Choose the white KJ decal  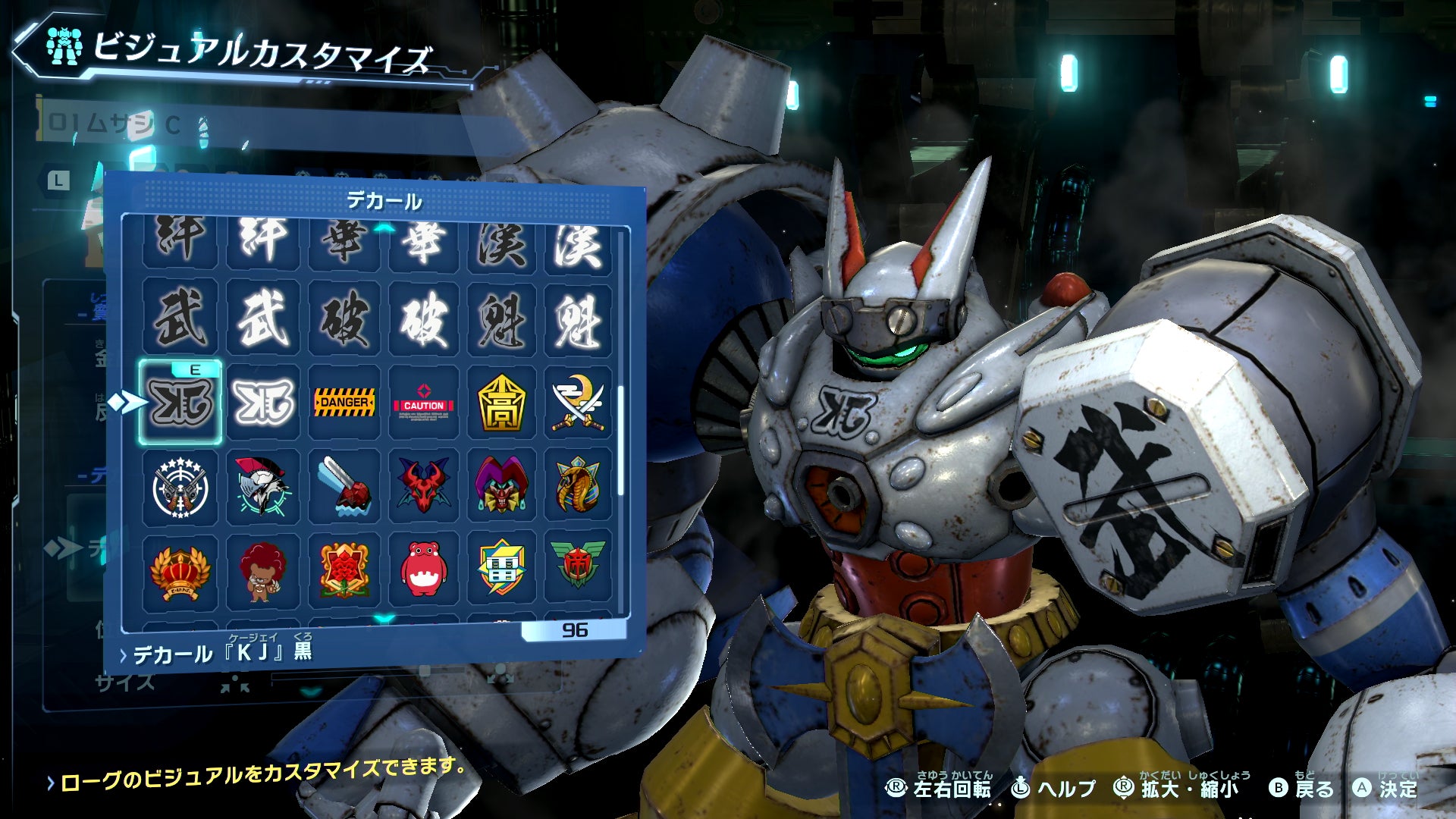point(262,403)
